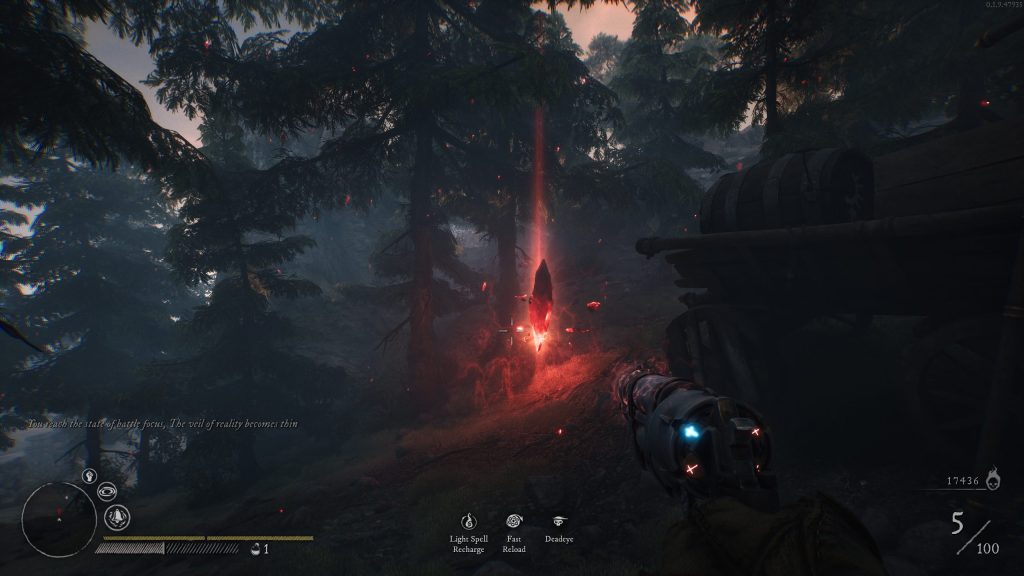Screen dimensions: 1024x576
Task: Click the Deadeye skull perk icon
Action: click(x=559, y=521)
